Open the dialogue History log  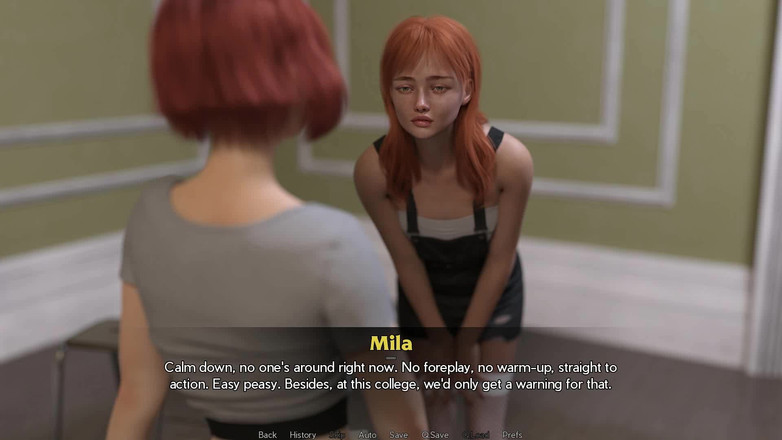303,435
